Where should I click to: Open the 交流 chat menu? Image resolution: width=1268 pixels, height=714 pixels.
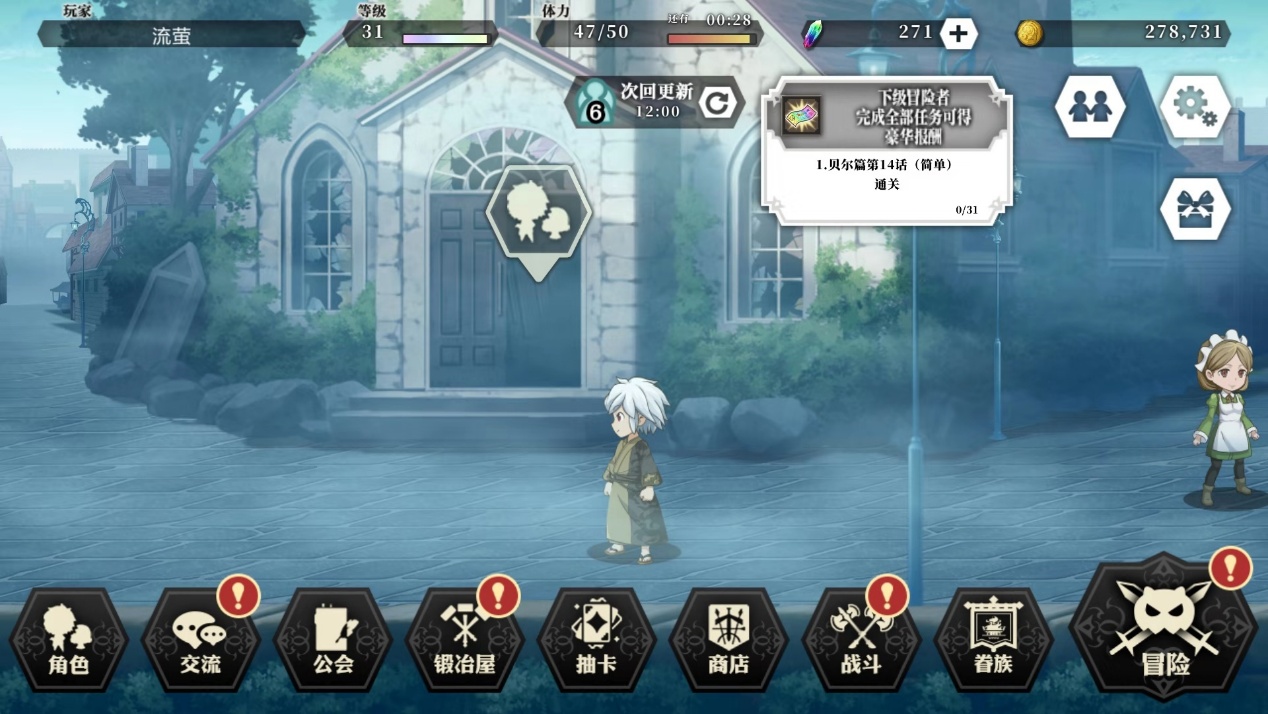coord(200,640)
